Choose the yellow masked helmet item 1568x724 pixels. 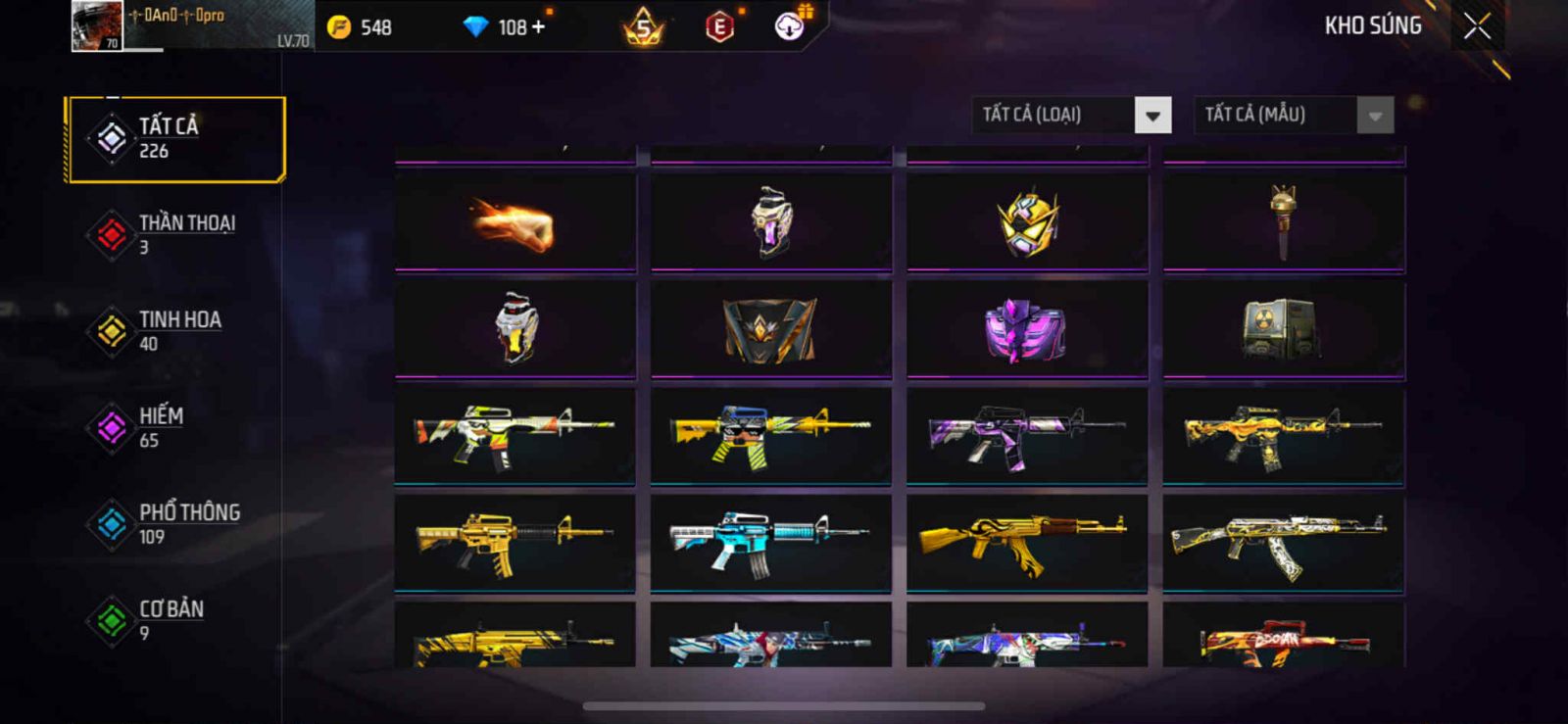coord(1027,223)
